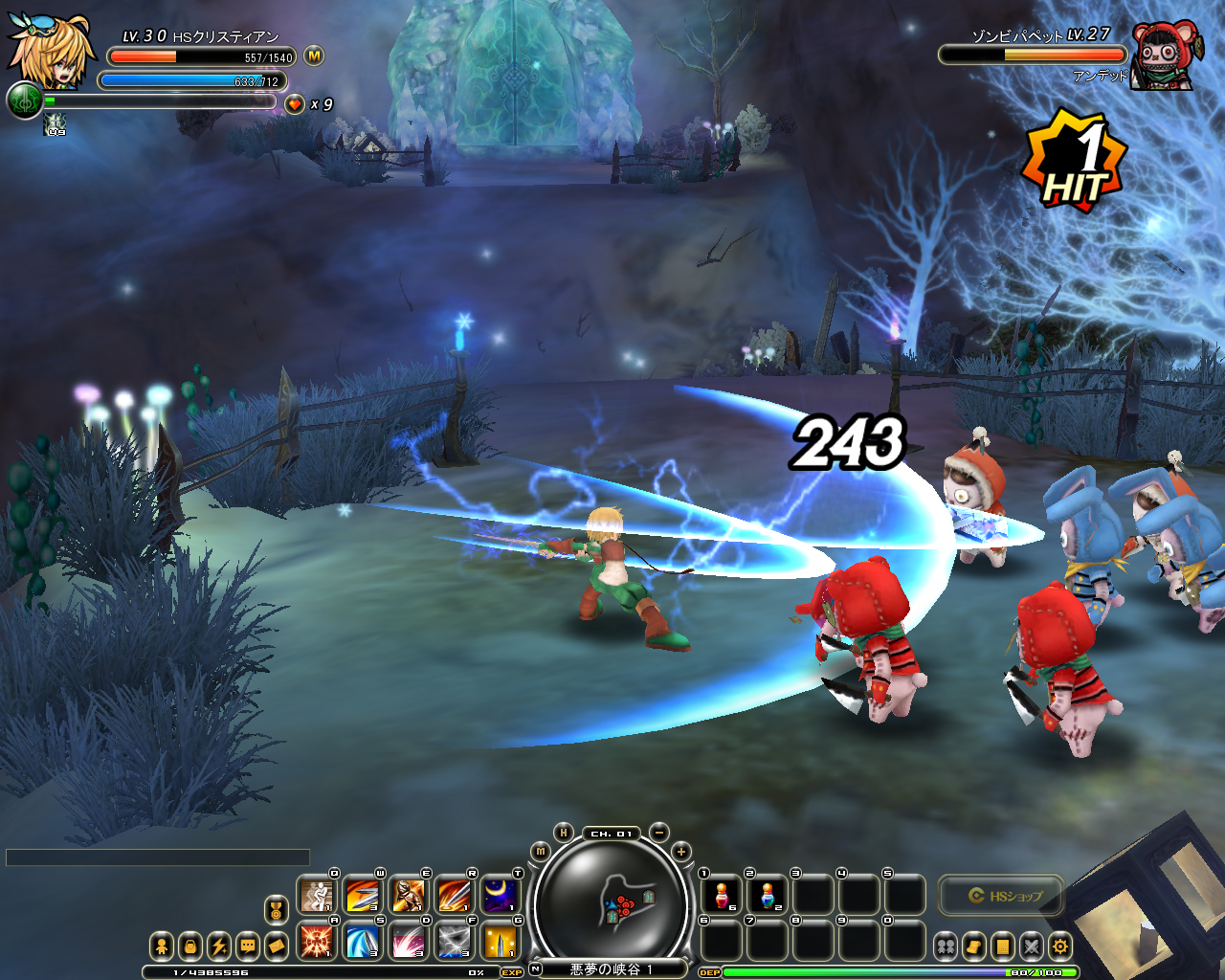Open the character info person icon

pyautogui.click(x=162, y=947)
